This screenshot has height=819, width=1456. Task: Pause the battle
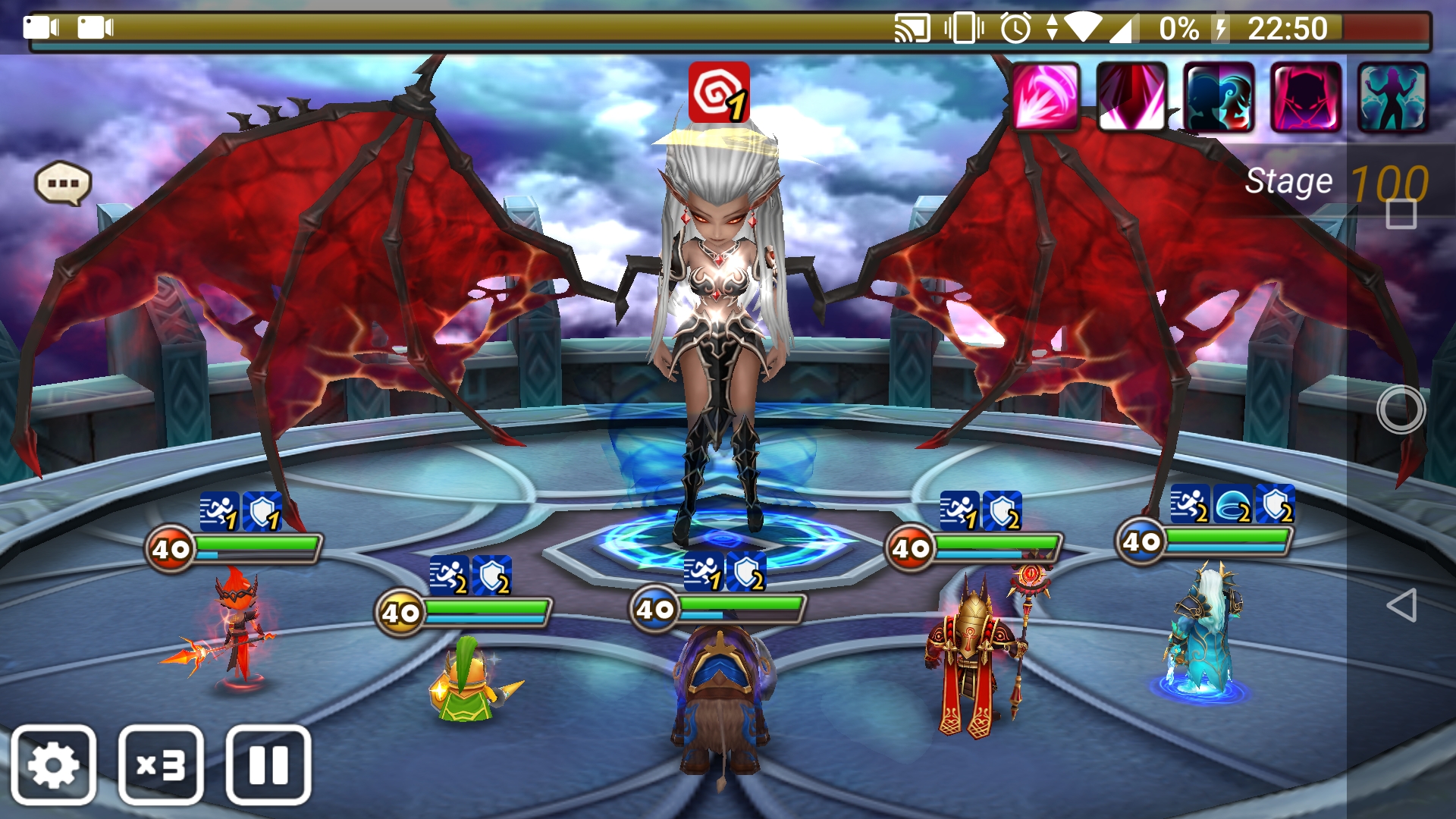tap(268, 765)
